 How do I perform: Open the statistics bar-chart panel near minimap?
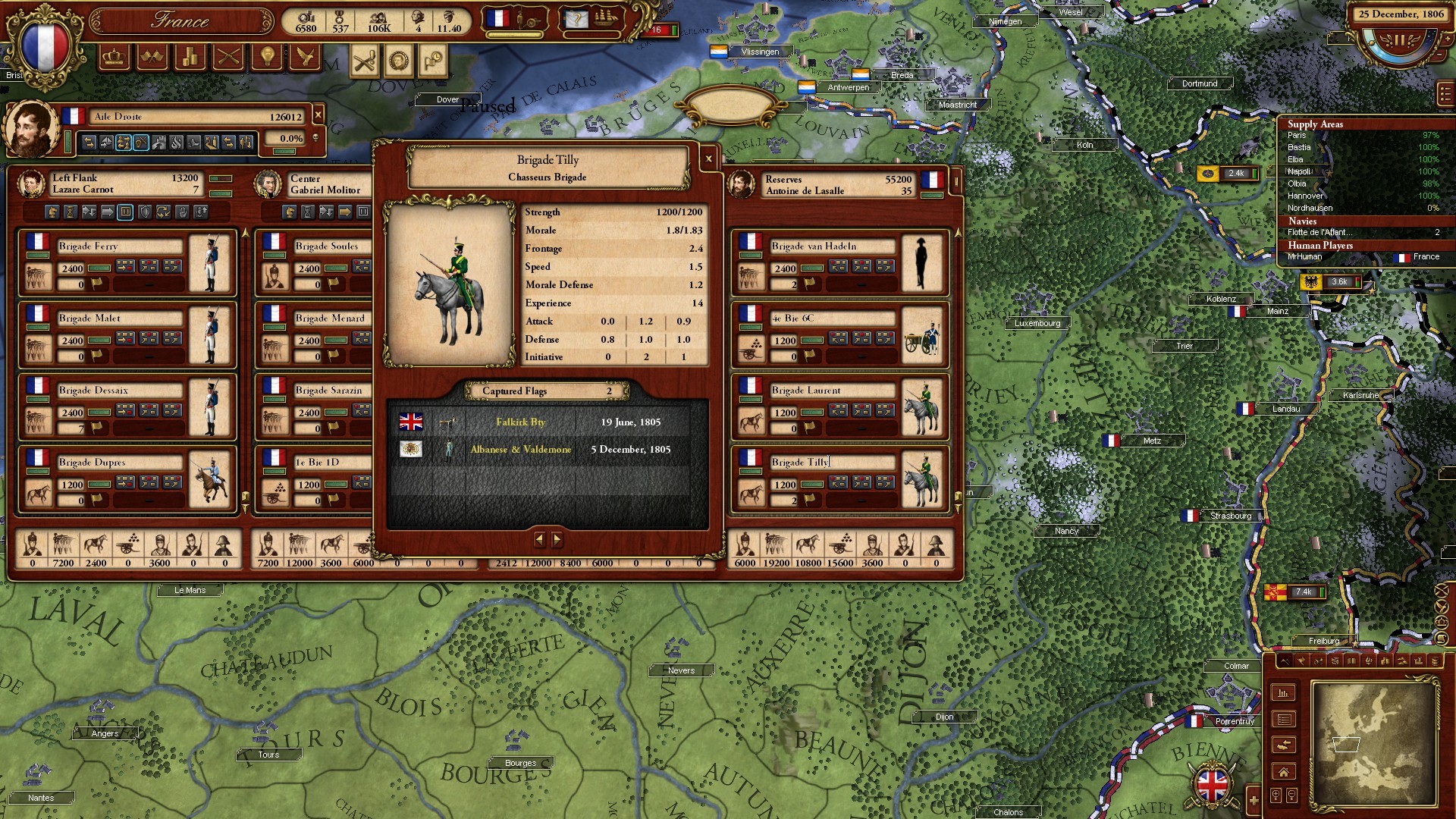(x=1283, y=692)
